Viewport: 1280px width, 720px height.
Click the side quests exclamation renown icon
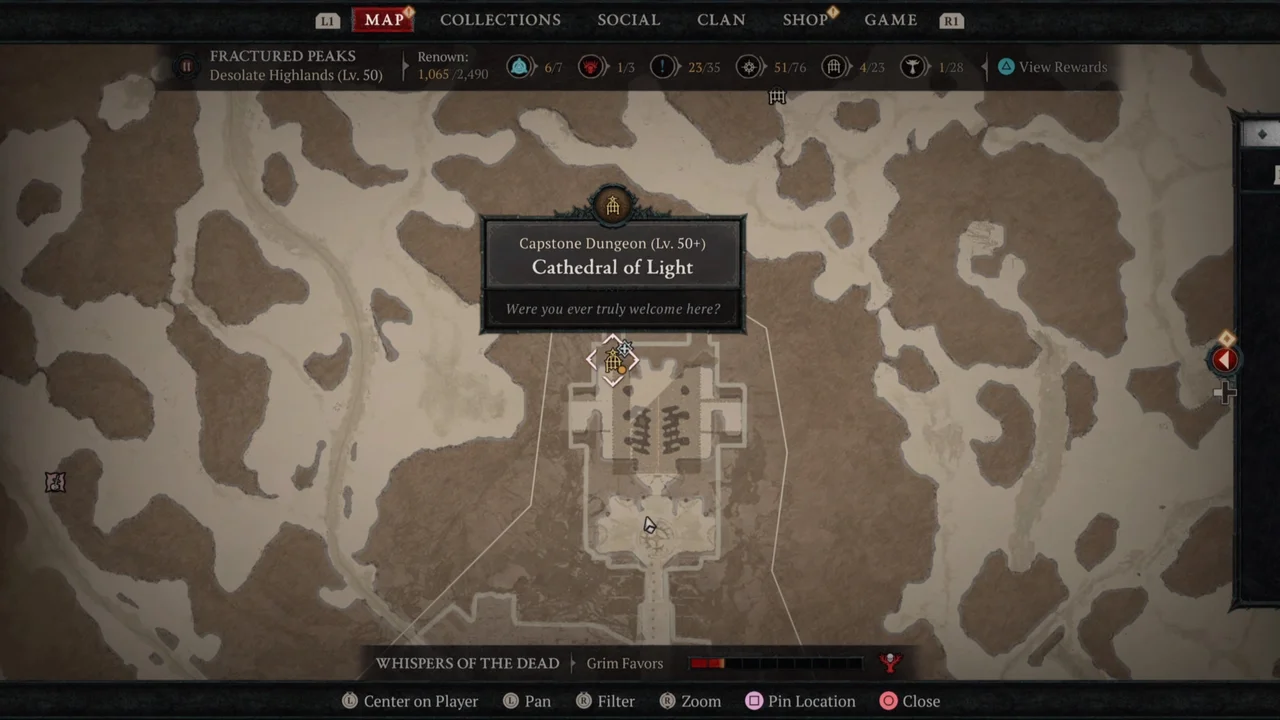pyautogui.click(x=662, y=66)
